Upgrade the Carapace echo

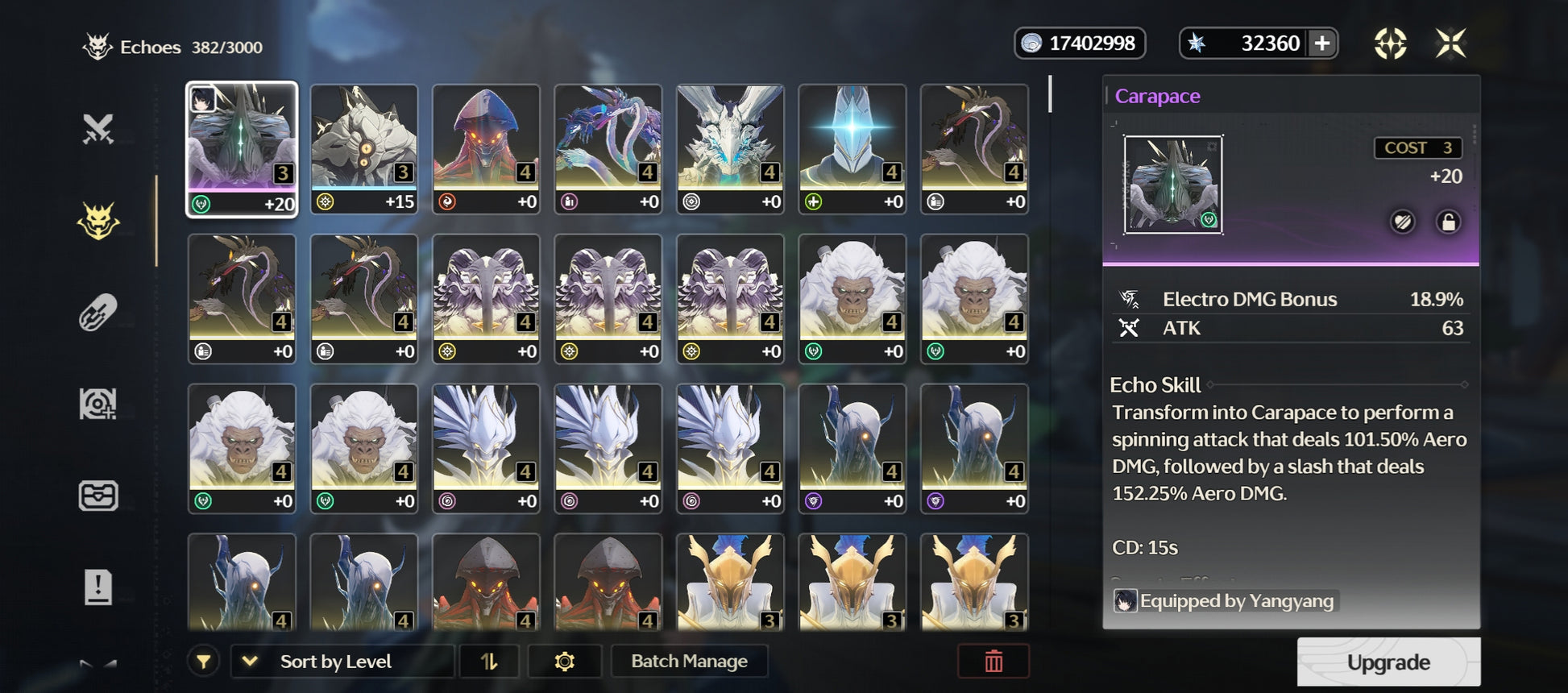click(1388, 662)
